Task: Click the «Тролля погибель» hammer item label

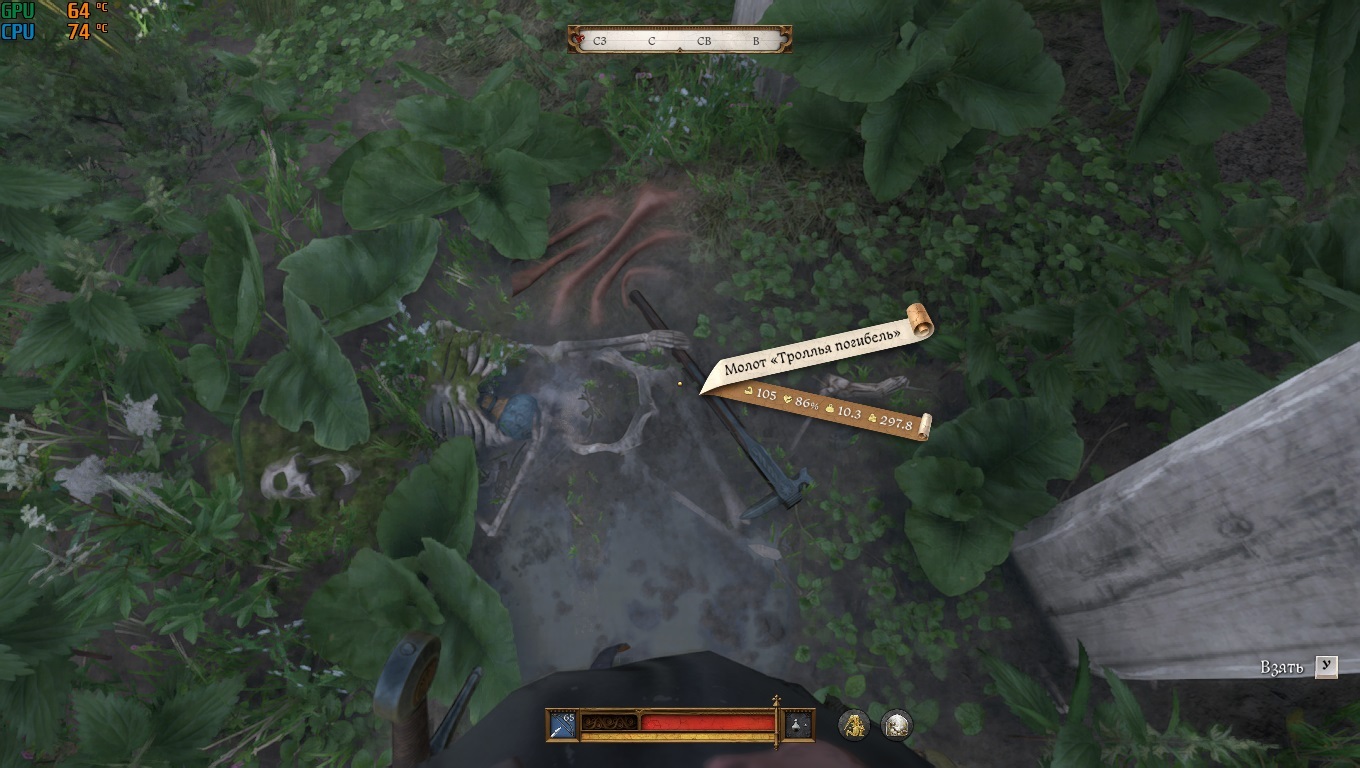Action: 813,347
